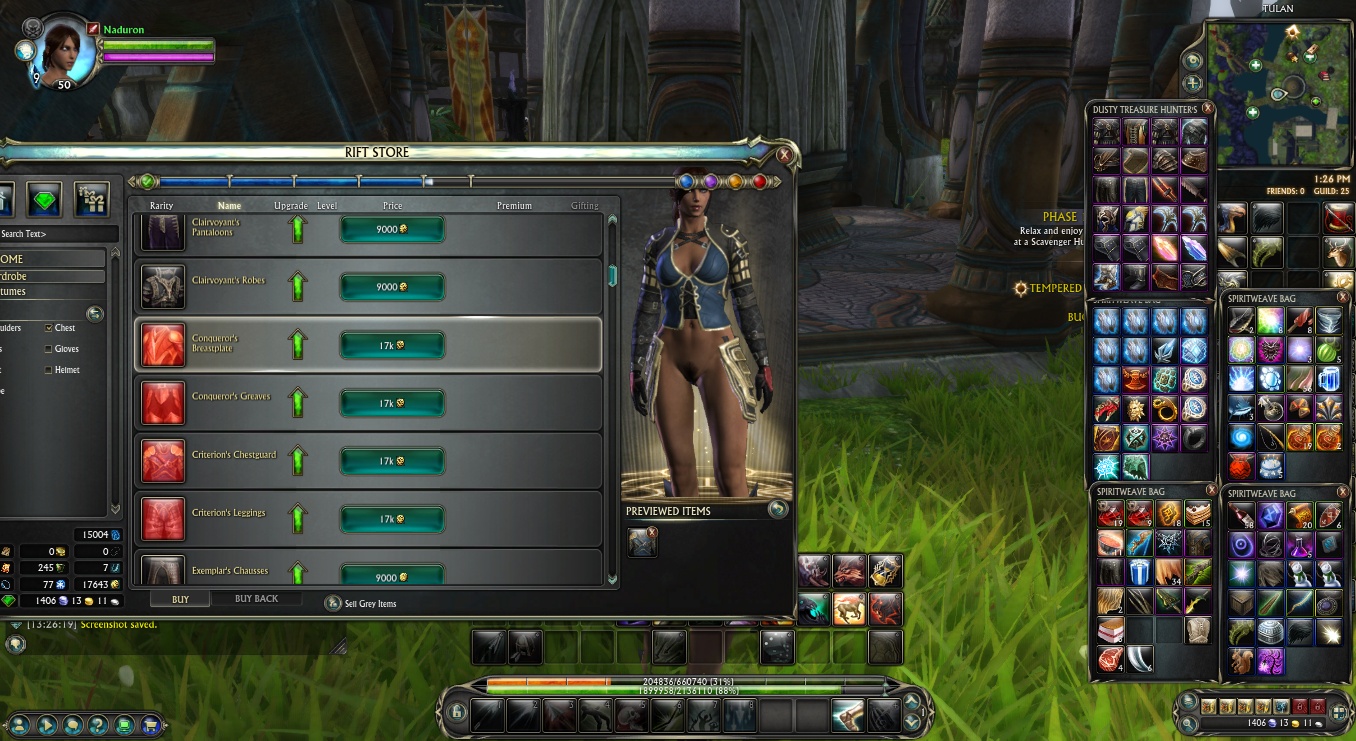Enable the Gloves filter checkbox
Viewport: 1356px width, 741px height.
click(x=49, y=349)
